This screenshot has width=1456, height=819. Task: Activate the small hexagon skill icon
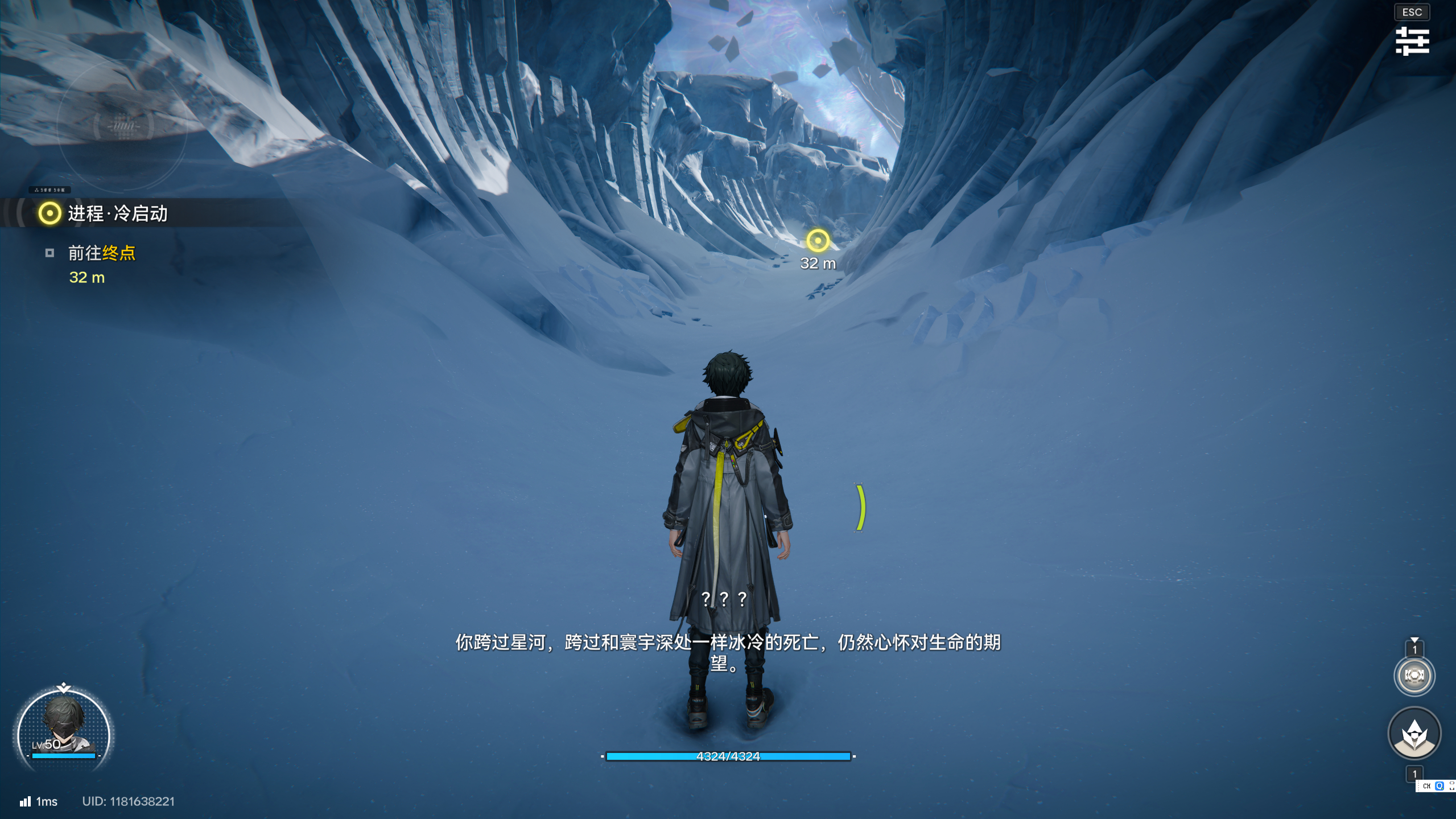coord(1414,676)
